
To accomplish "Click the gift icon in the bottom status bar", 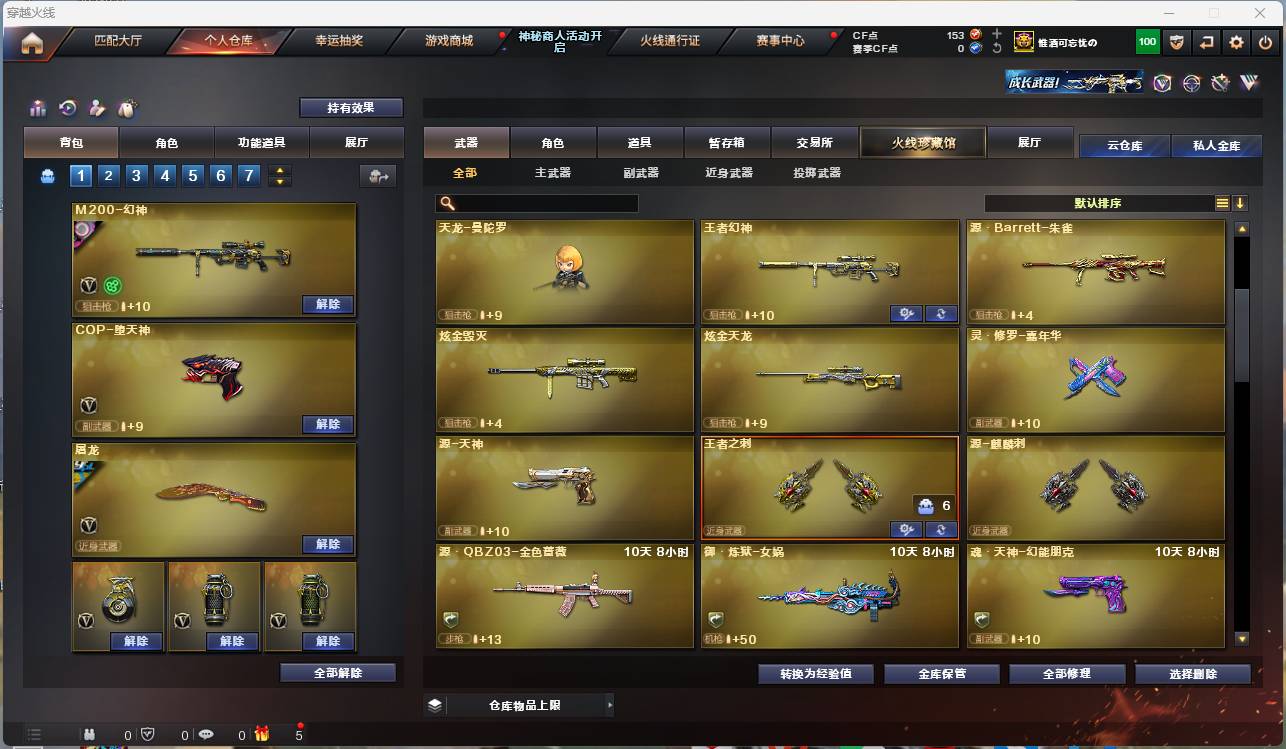I will 262,733.
